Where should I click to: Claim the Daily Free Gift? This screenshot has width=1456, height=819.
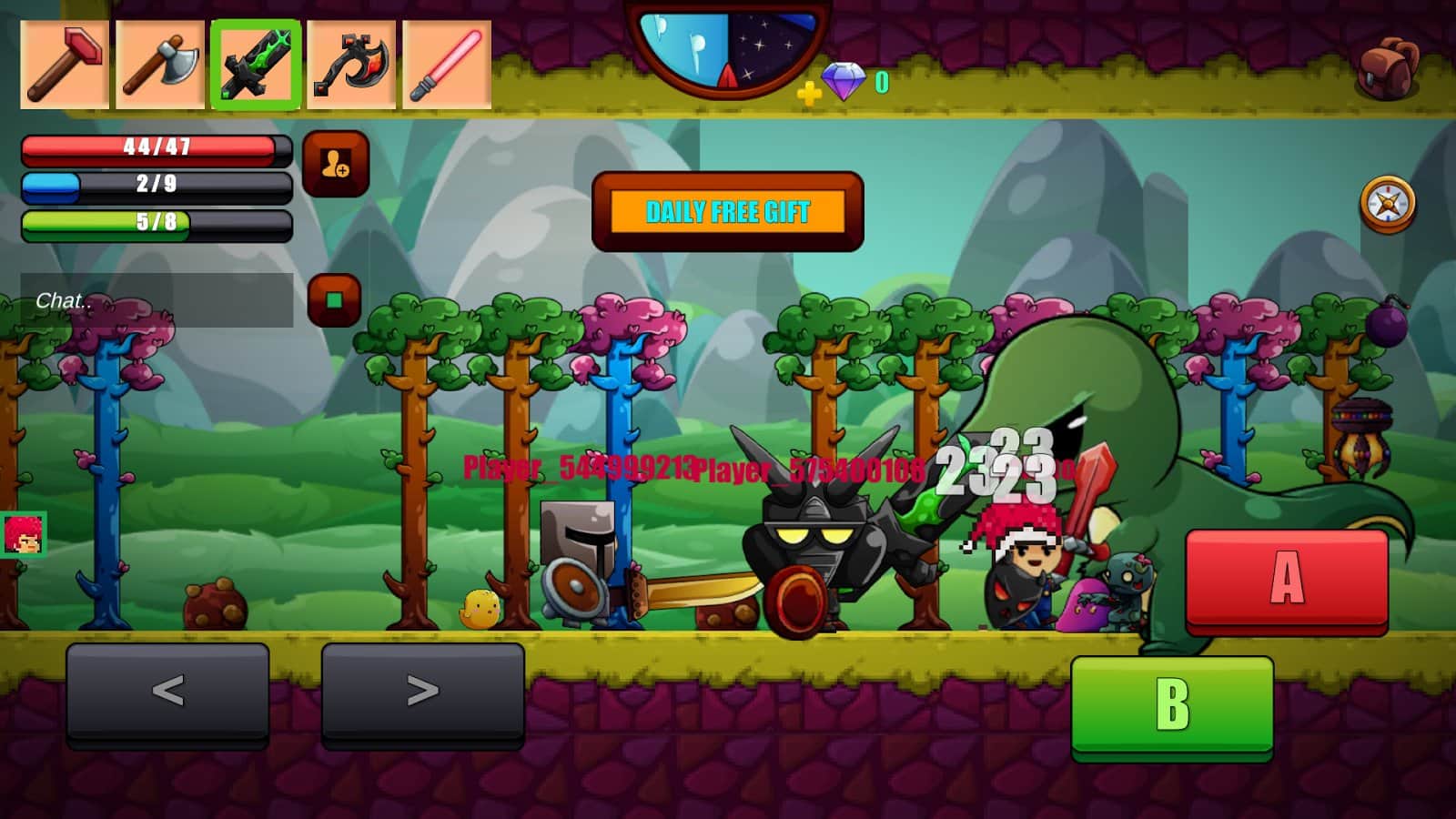[726, 212]
